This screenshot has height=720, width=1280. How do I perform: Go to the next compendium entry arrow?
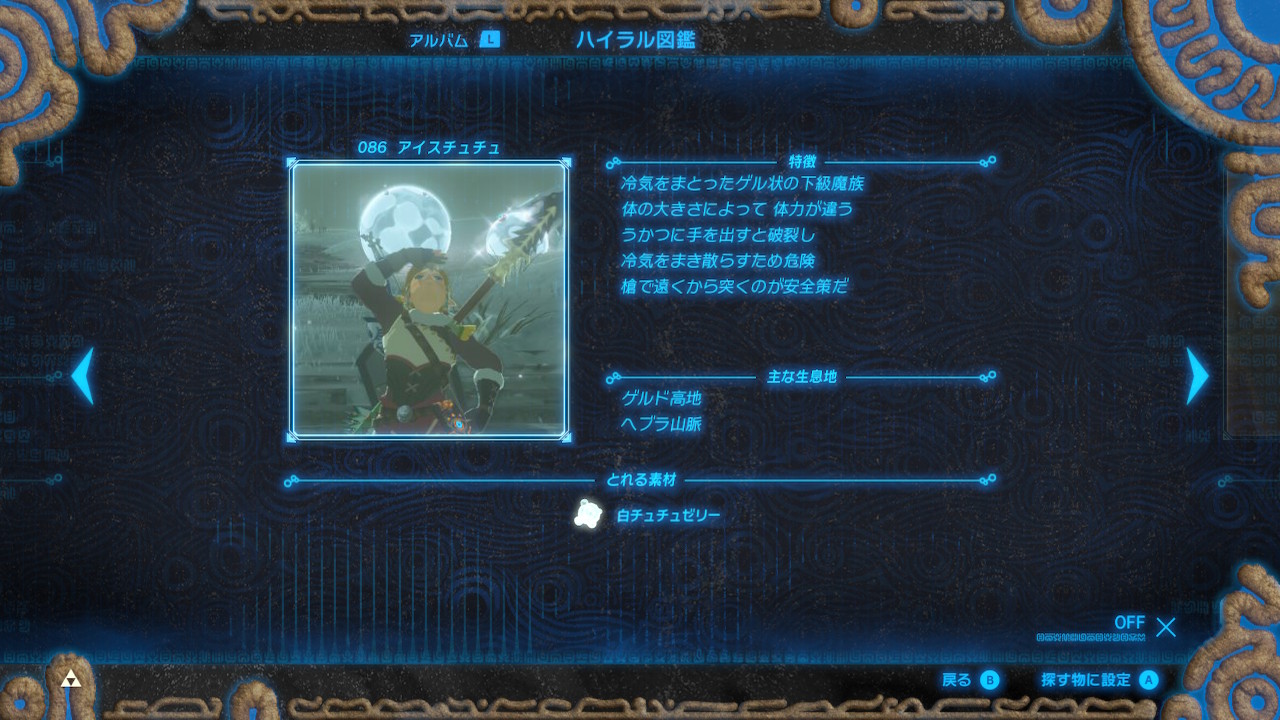pyautogui.click(x=1196, y=376)
